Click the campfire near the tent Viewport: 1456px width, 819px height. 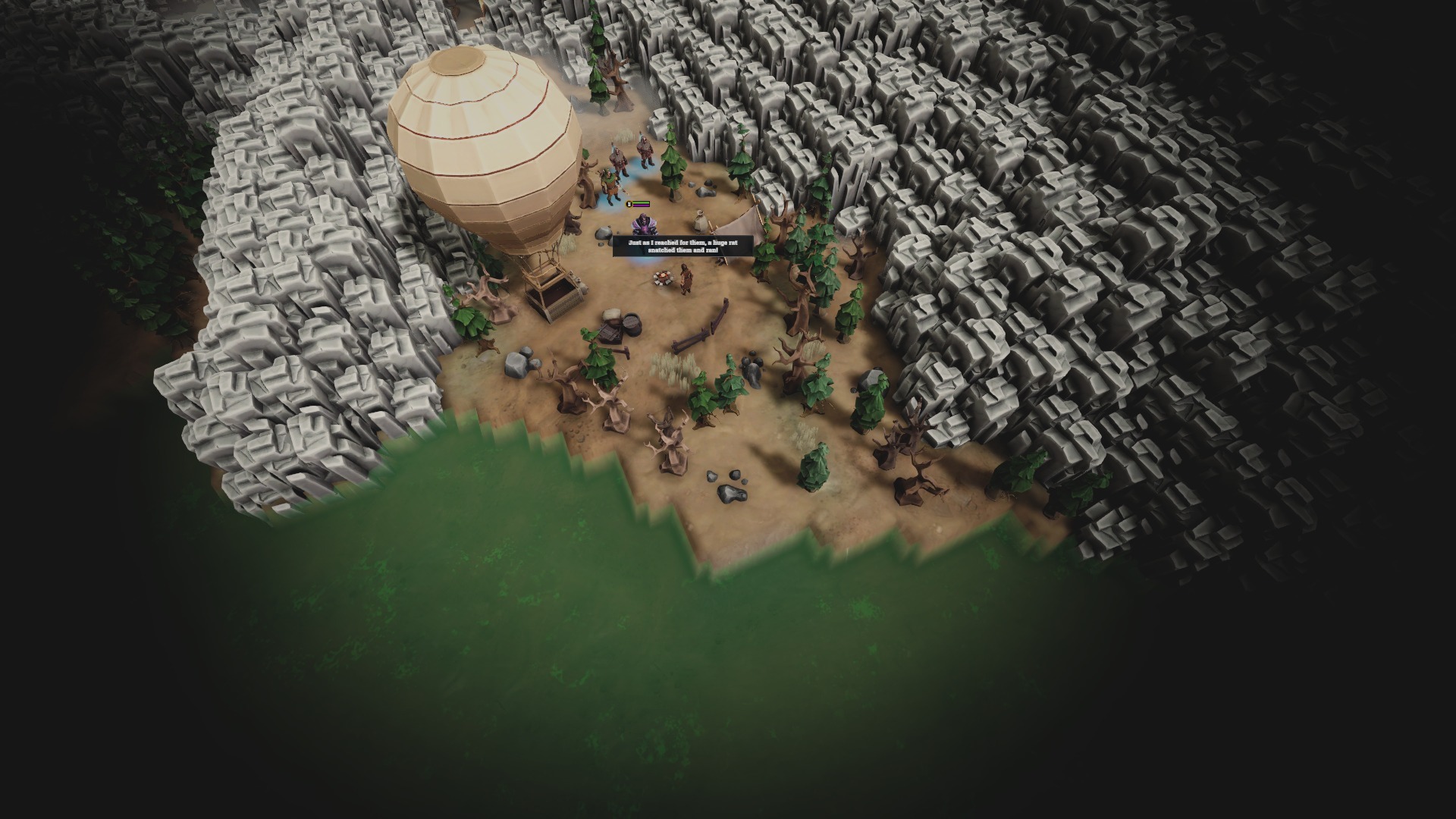pos(664,277)
